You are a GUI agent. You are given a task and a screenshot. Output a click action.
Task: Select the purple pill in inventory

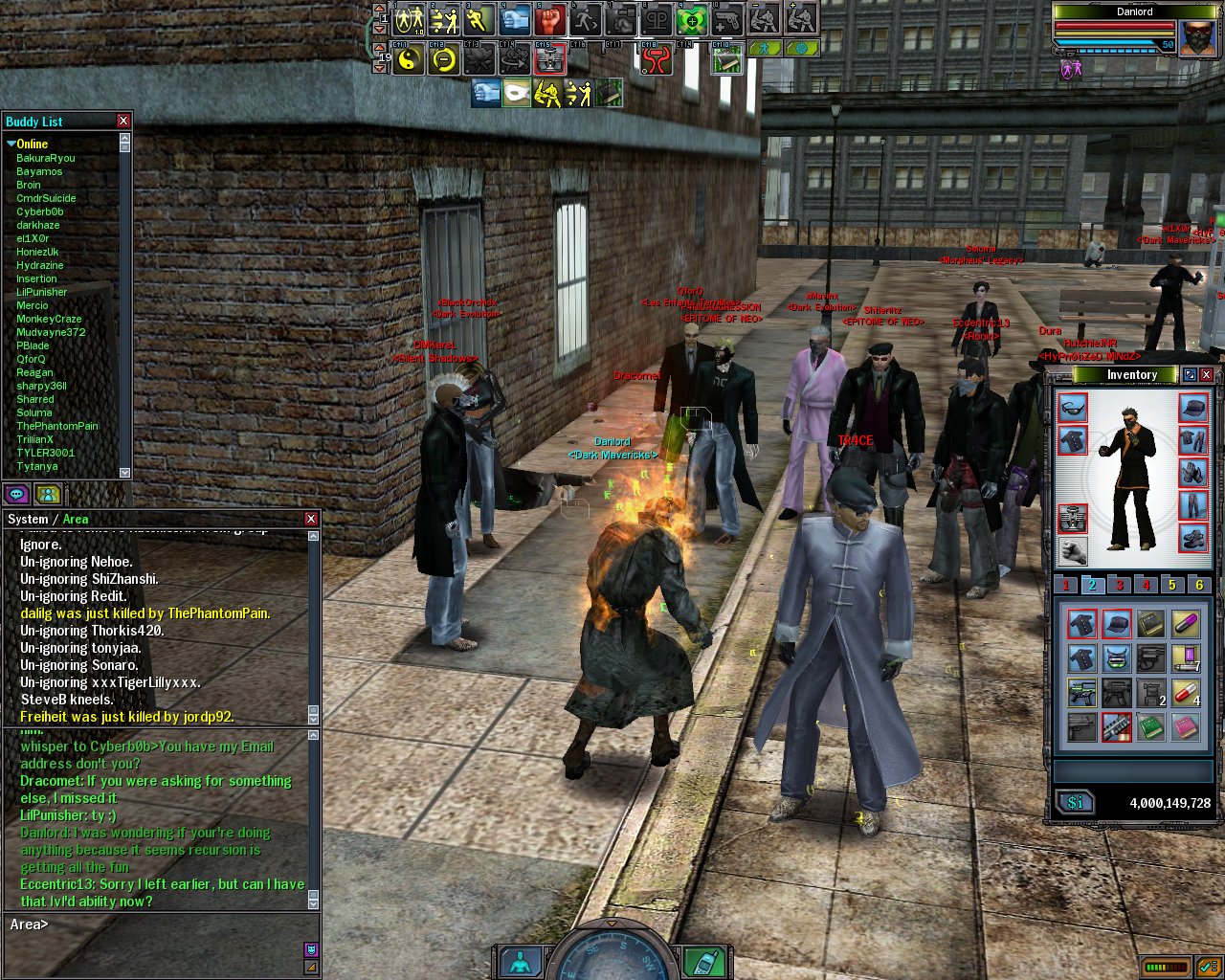click(1187, 624)
